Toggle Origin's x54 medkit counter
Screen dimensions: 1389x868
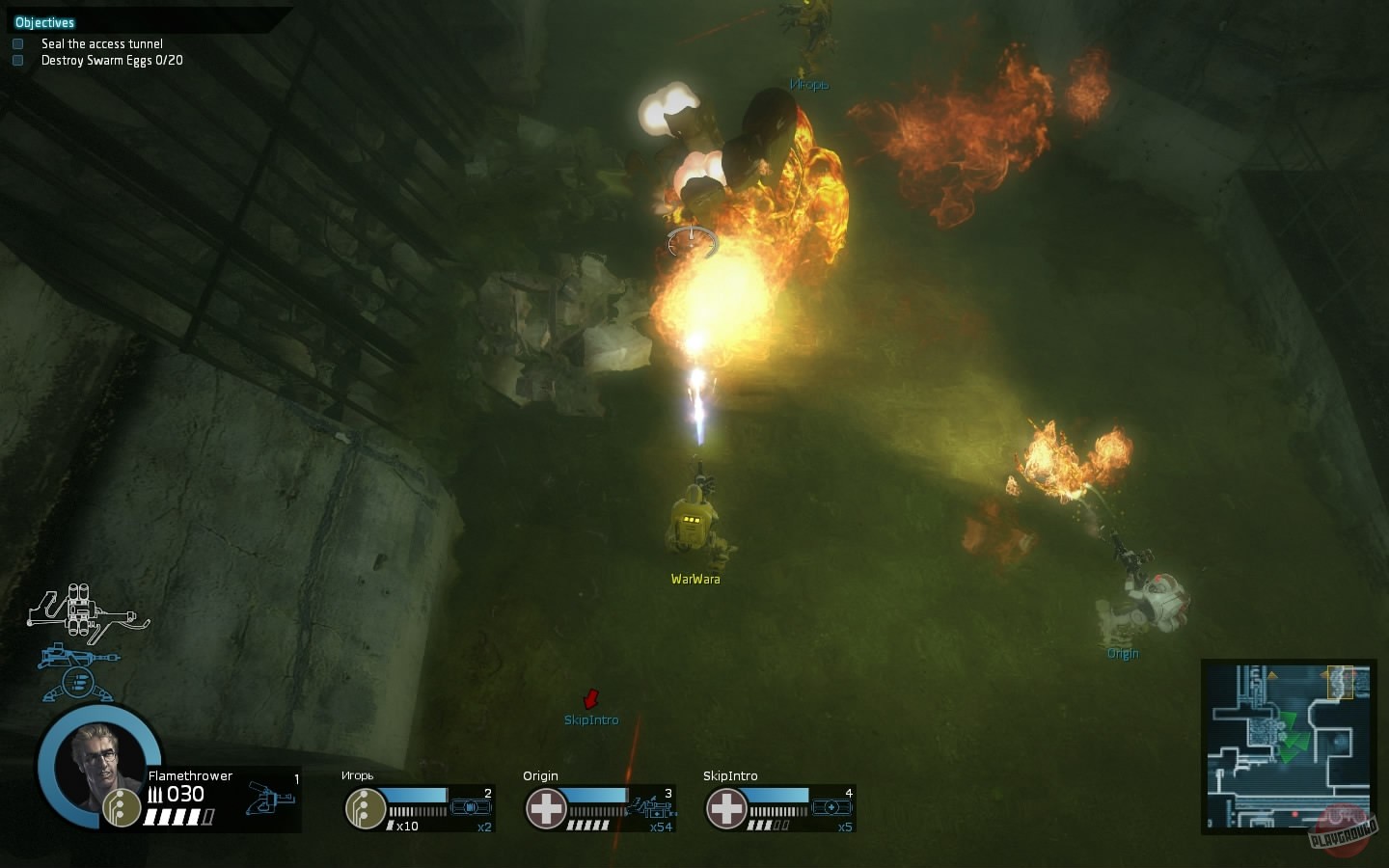(x=662, y=827)
